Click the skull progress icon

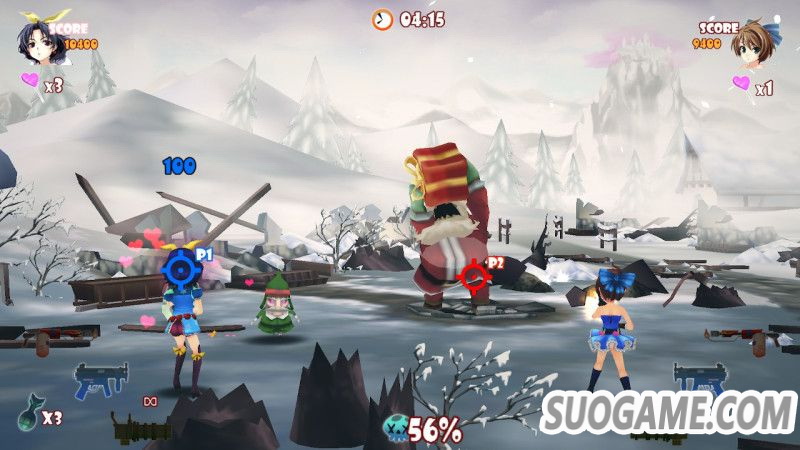pos(396,430)
